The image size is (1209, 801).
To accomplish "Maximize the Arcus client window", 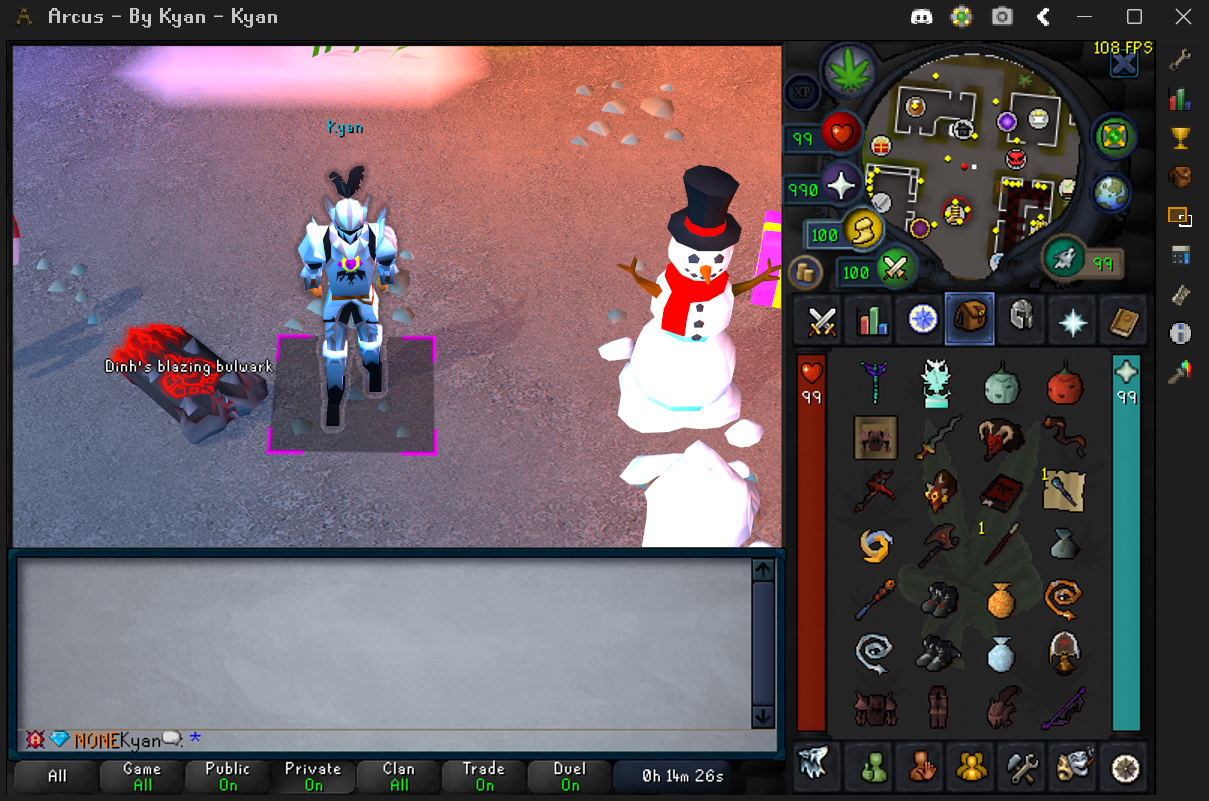I will coord(1134,17).
